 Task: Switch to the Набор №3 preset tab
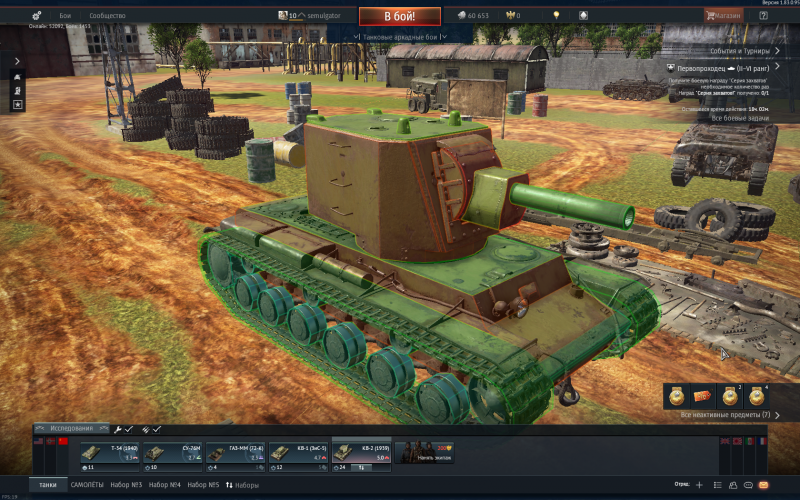(126, 485)
